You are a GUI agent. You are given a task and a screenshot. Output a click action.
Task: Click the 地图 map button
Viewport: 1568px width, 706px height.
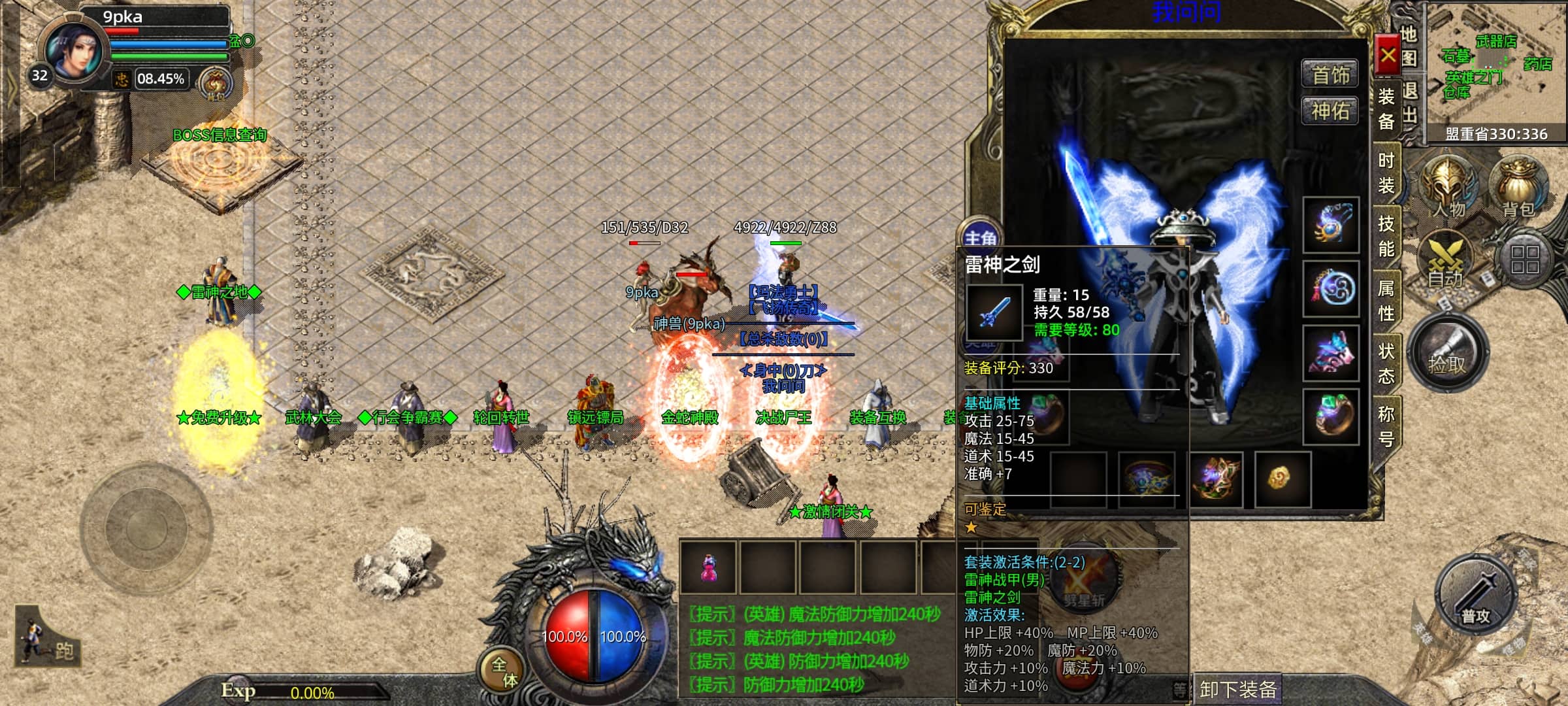[x=1409, y=46]
